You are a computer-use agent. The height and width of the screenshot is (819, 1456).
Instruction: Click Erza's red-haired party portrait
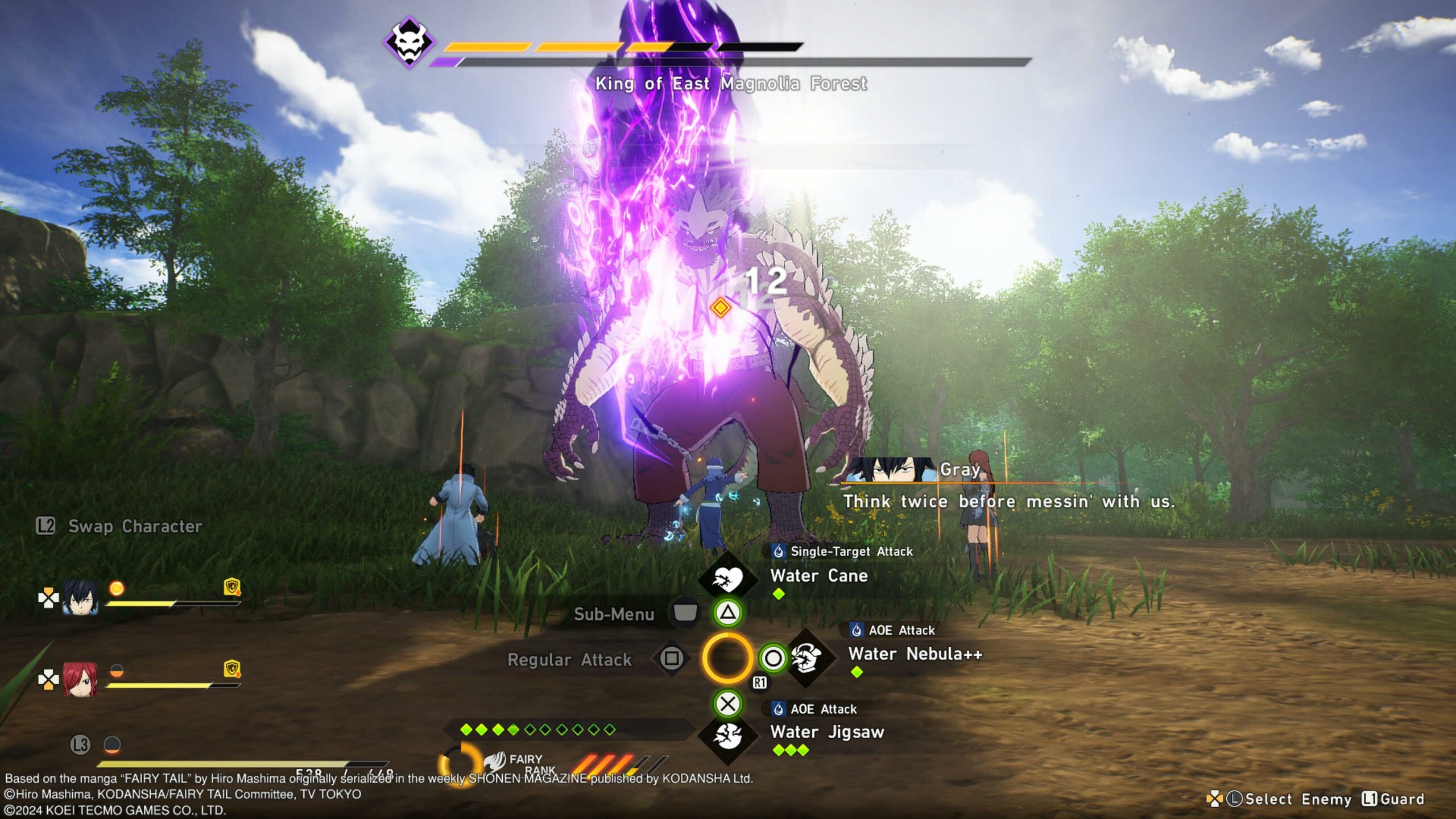[x=80, y=679]
